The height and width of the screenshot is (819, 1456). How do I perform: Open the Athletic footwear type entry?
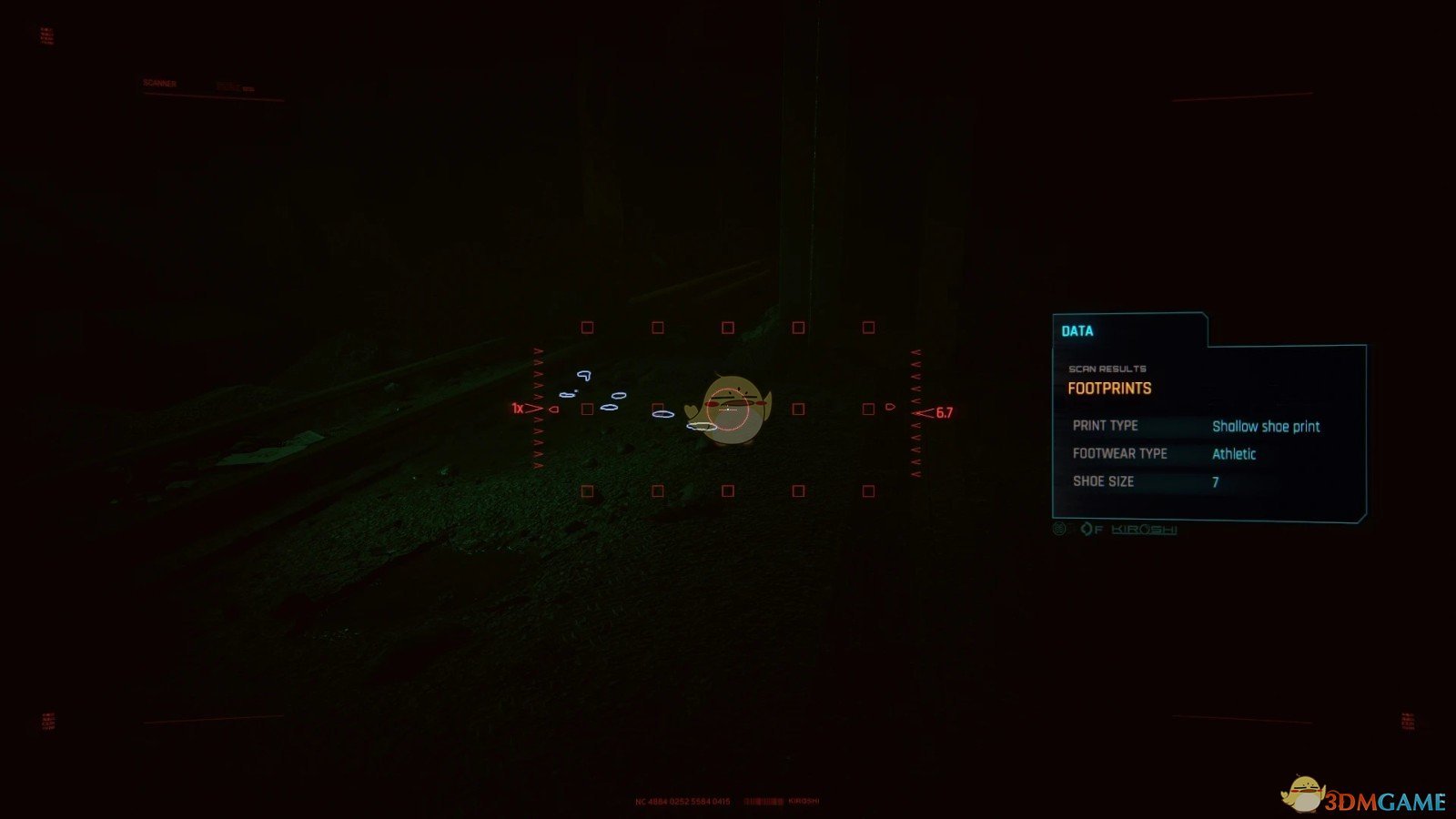click(1234, 453)
